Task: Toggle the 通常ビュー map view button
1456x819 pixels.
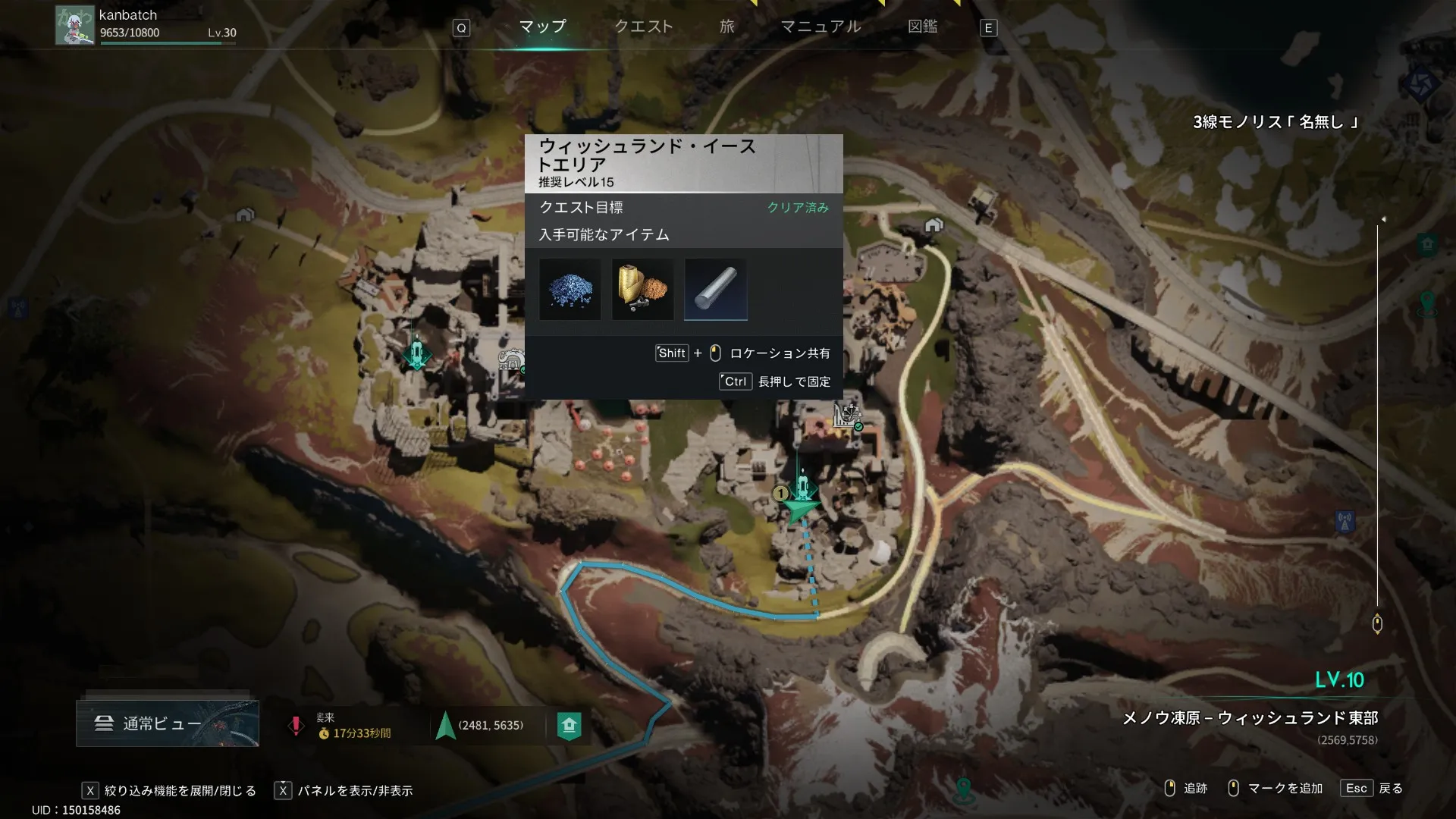Action: 167,723
